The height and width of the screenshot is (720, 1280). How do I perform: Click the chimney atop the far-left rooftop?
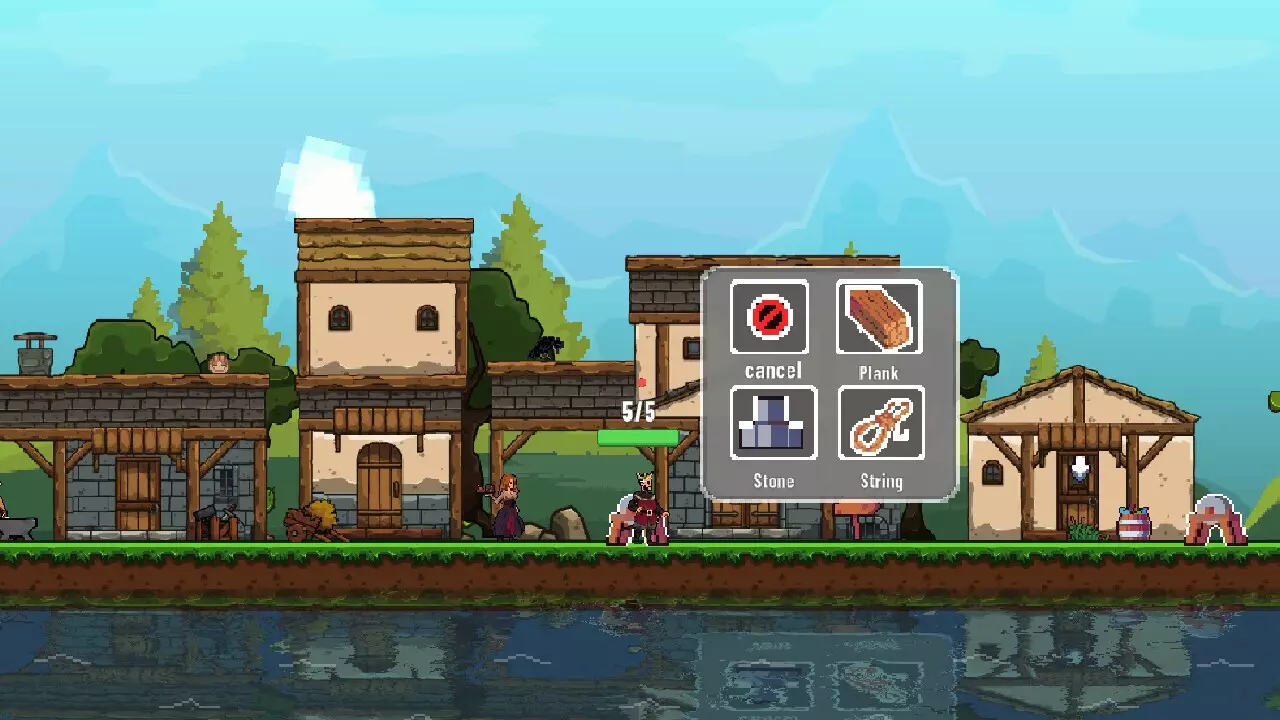click(x=35, y=355)
